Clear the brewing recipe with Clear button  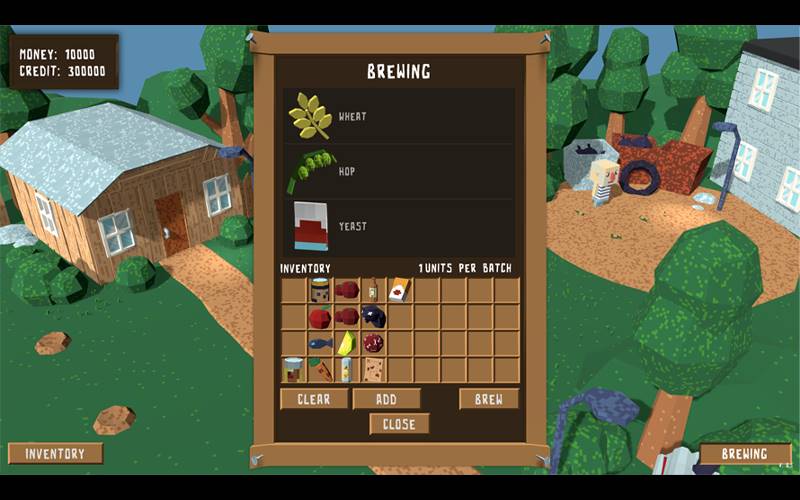coord(314,399)
